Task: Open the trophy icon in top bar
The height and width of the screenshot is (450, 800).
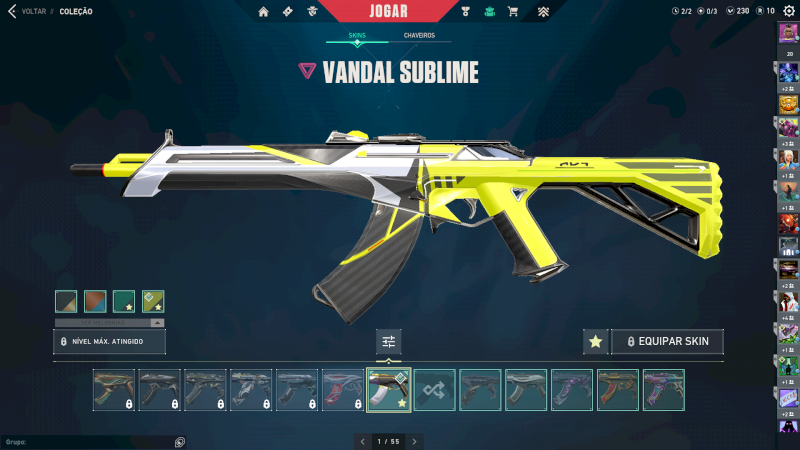Action: pos(465,12)
